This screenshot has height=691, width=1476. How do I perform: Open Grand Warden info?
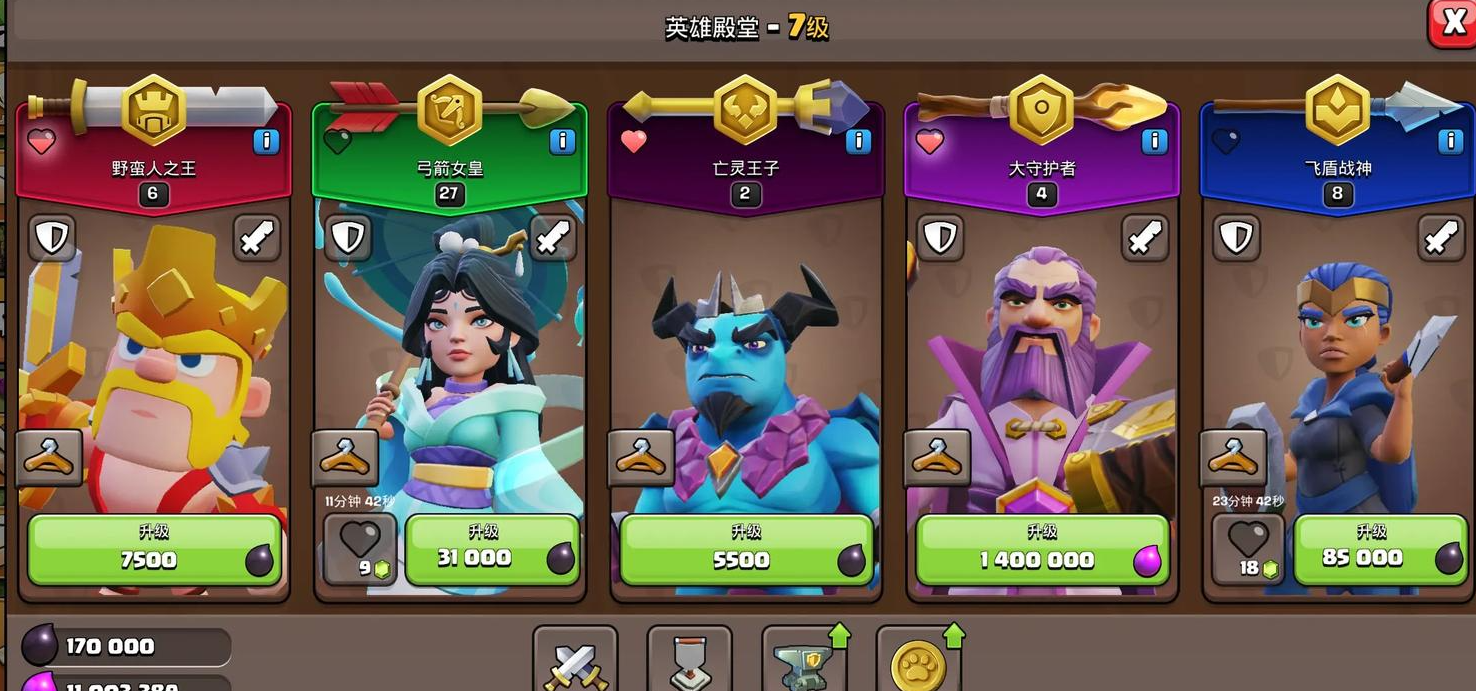[x=1154, y=141]
